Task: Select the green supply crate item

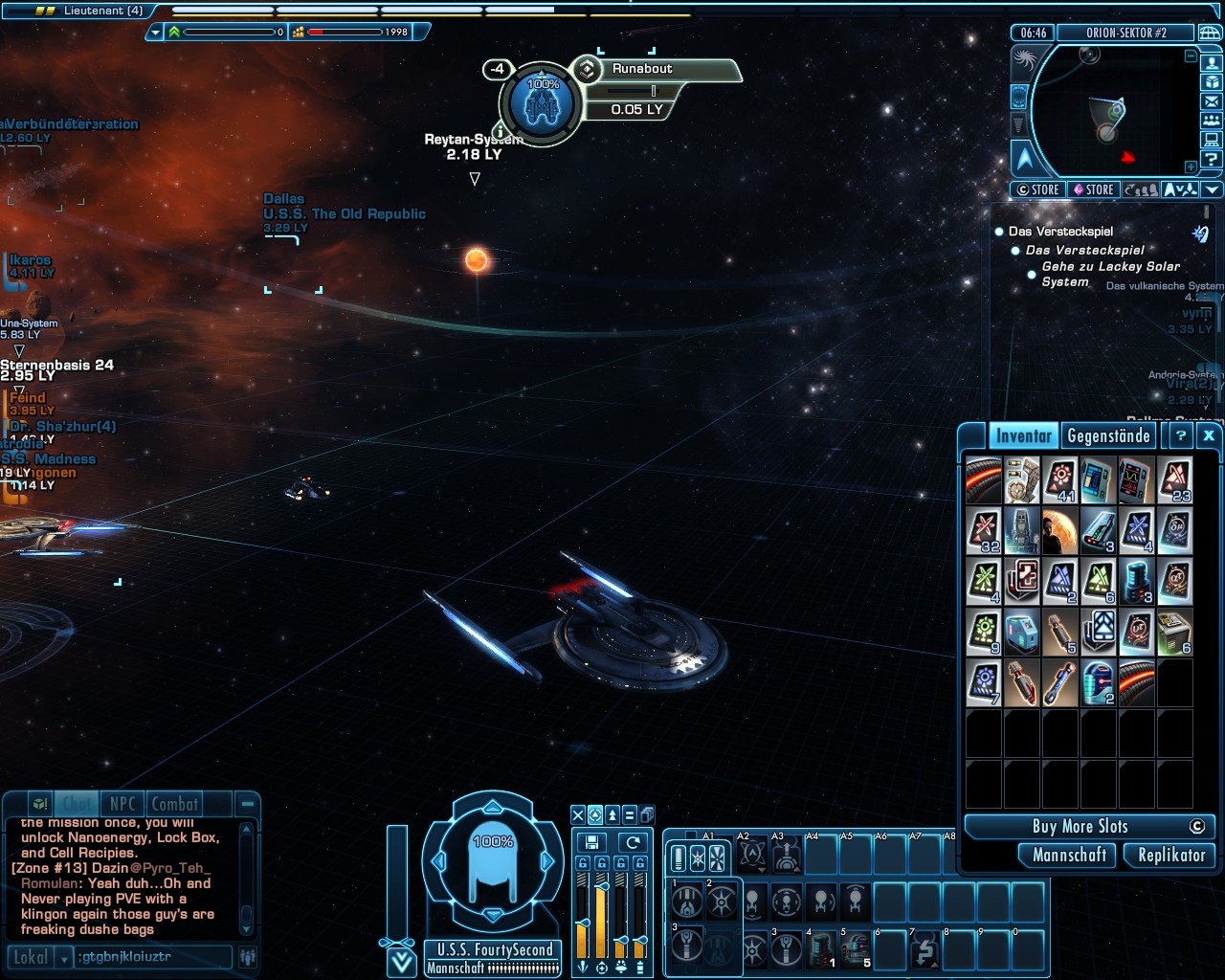Action: coord(1175,633)
